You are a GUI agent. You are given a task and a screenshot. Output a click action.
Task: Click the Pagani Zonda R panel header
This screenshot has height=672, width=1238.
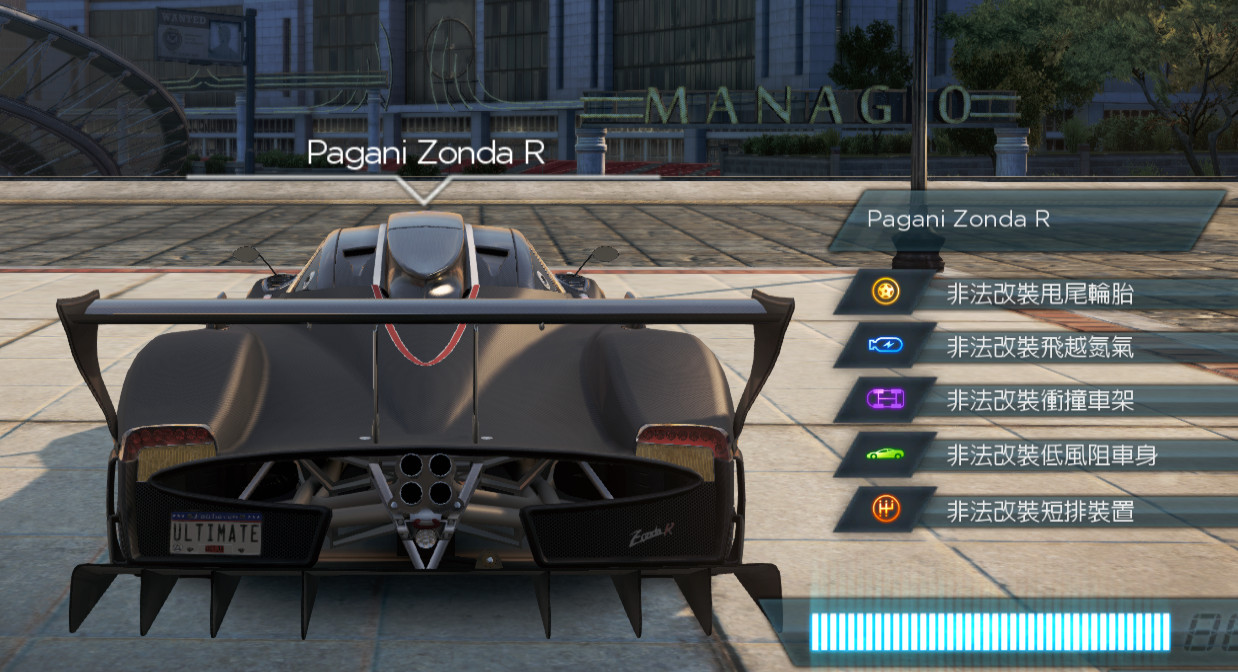[x=1030, y=219]
